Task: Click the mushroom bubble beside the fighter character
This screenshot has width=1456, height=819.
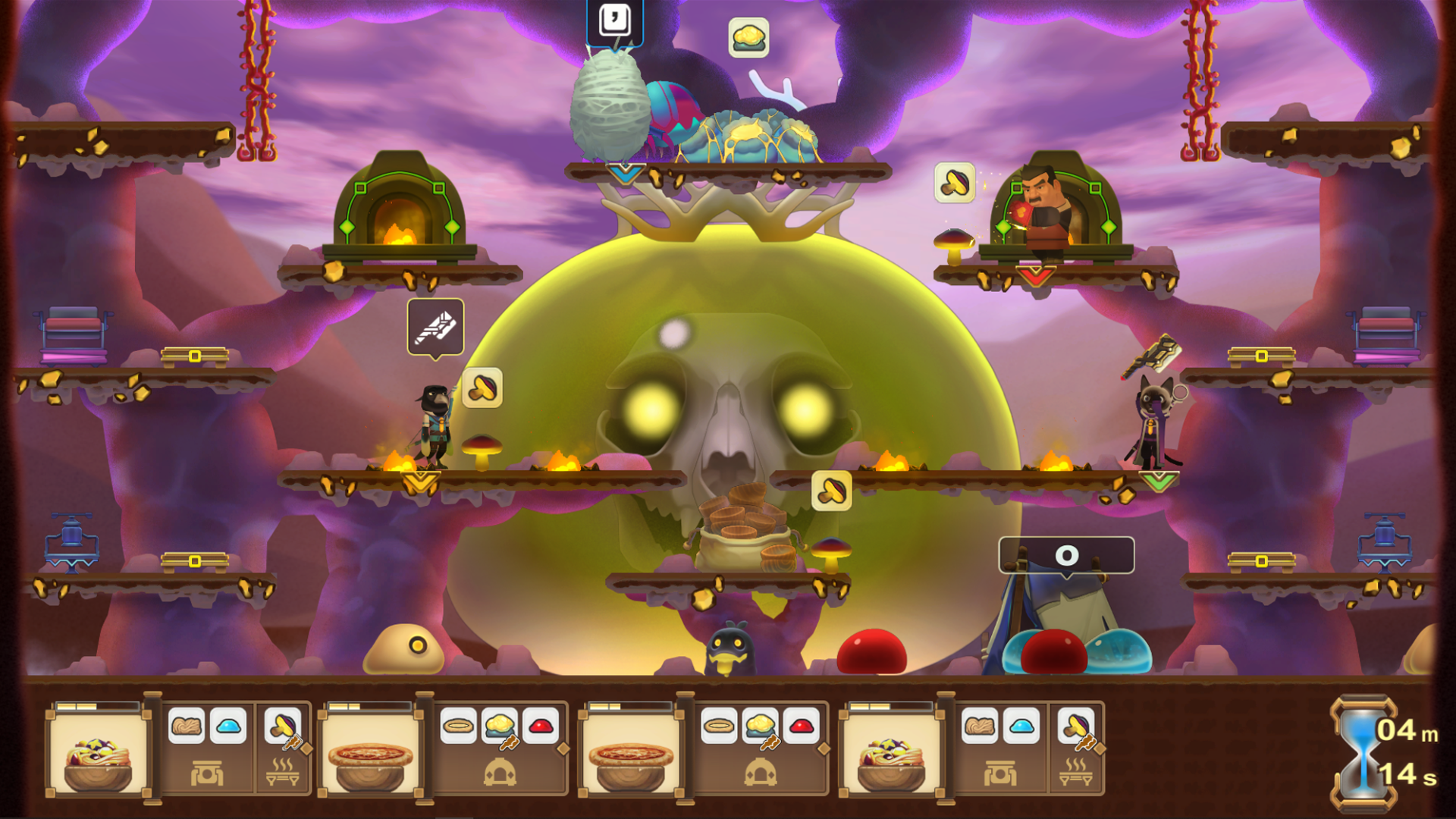Action: tap(956, 182)
